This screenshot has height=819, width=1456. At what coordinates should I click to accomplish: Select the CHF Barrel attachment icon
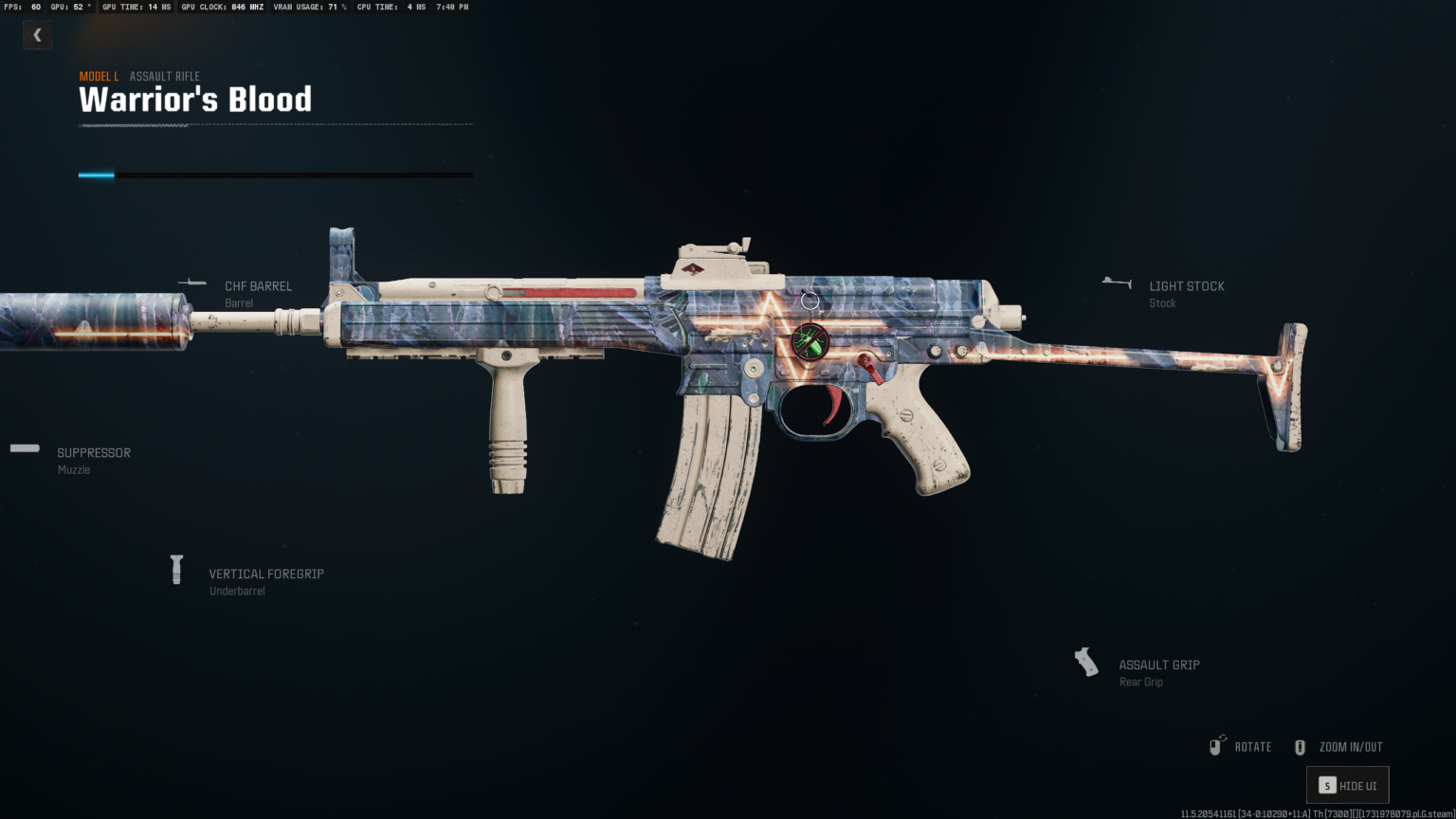click(193, 281)
